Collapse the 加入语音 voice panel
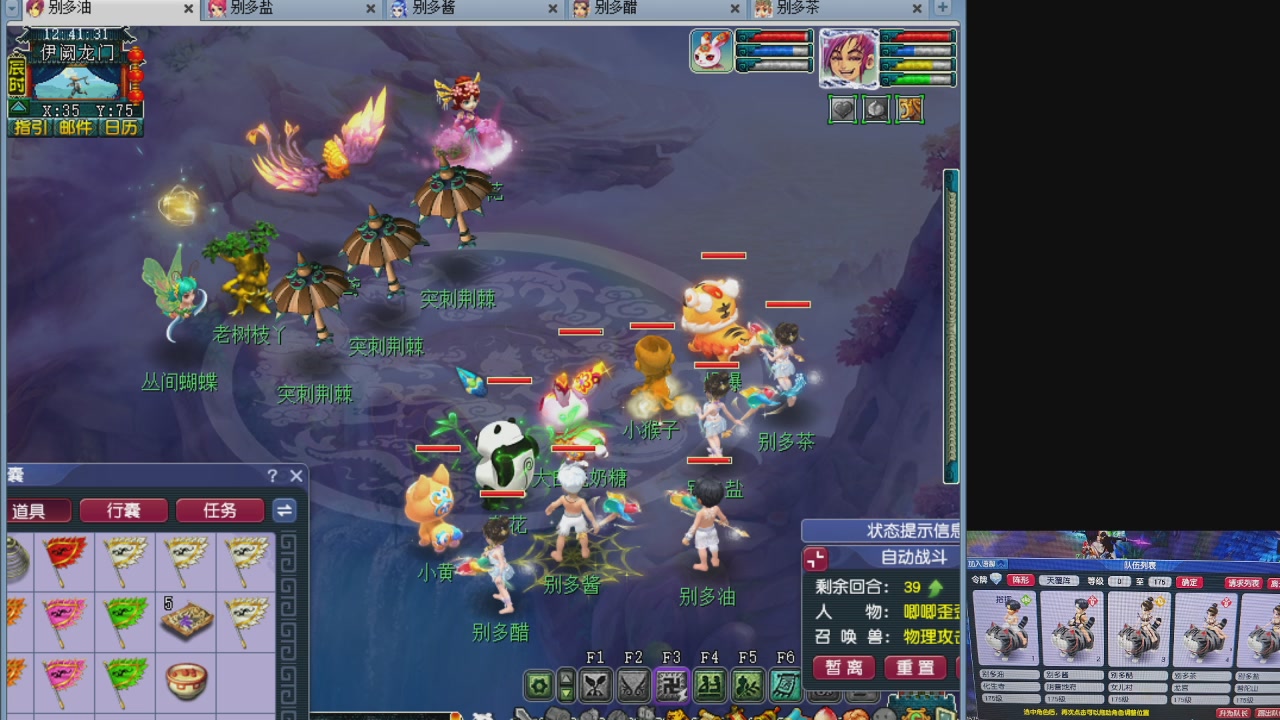 [1001, 562]
